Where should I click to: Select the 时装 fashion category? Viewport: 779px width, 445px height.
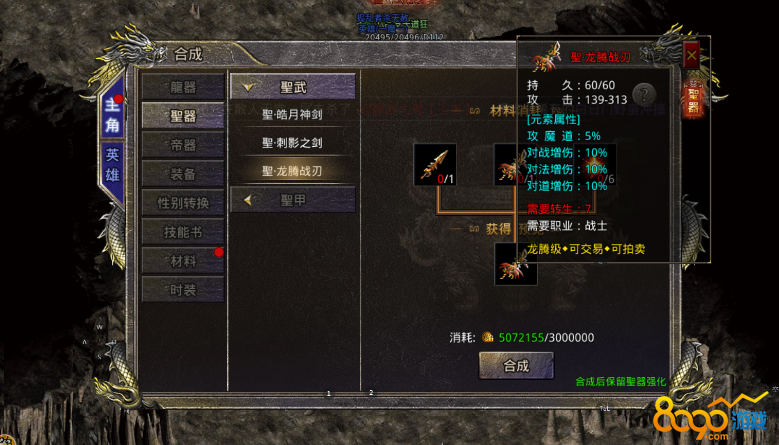(182, 290)
